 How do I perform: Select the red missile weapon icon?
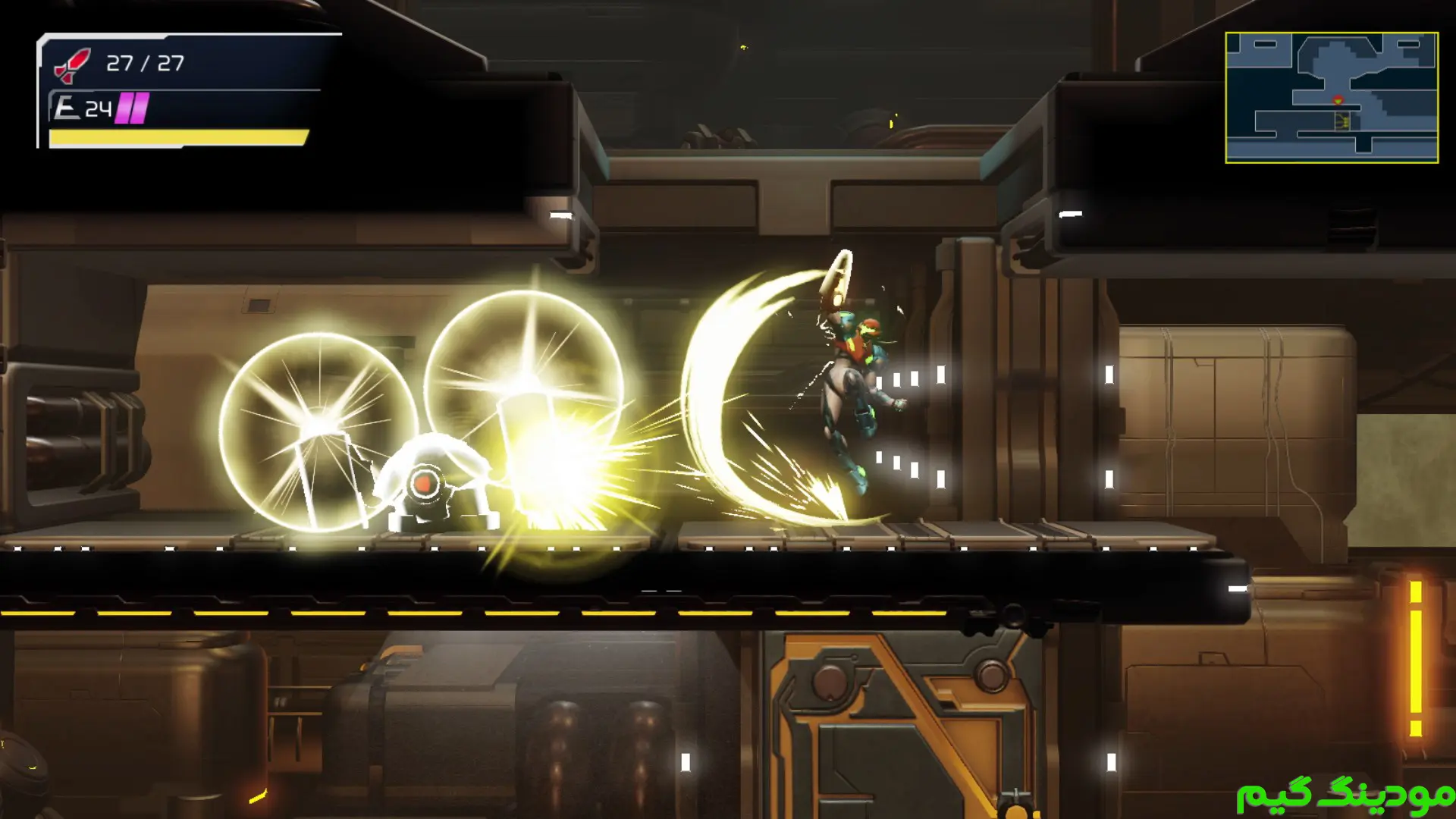(72, 64)
